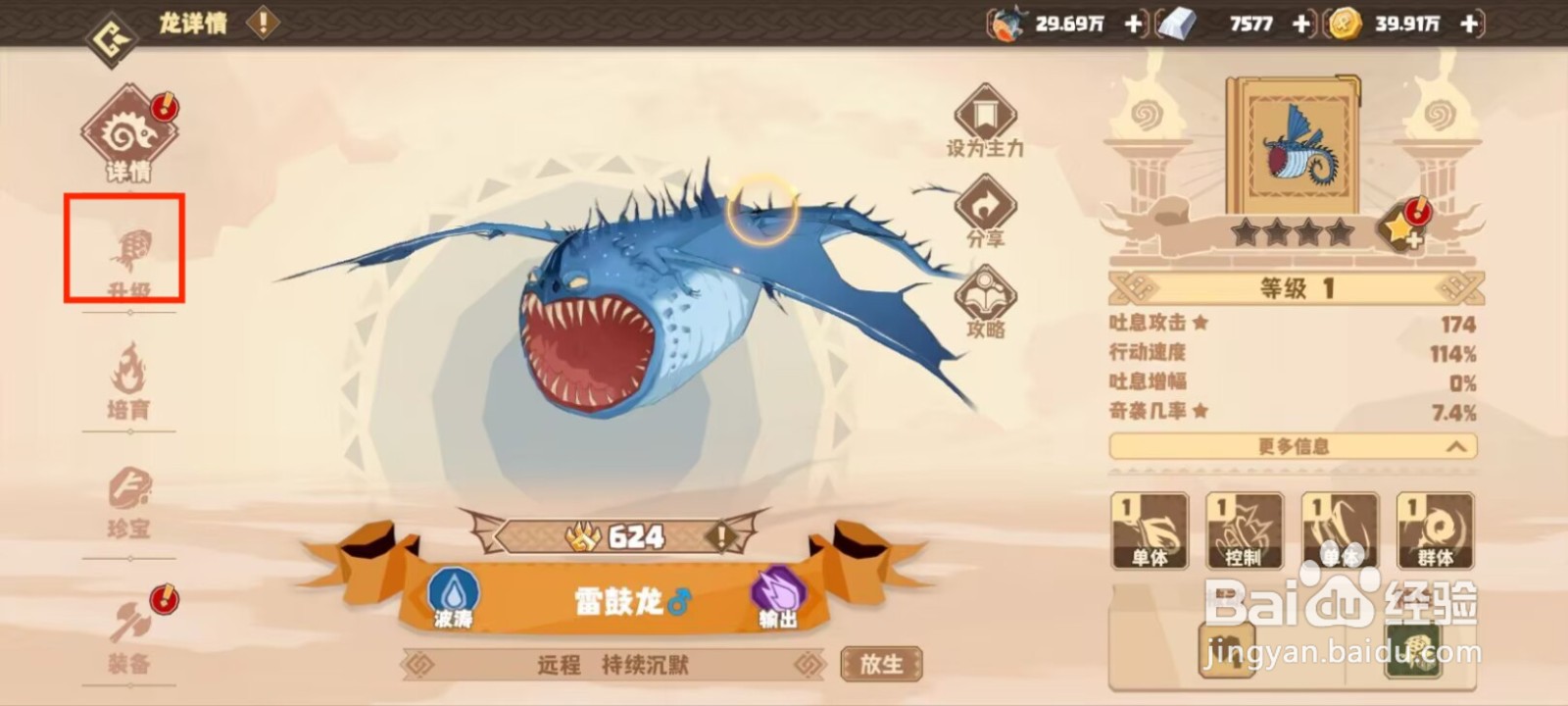Collapse the 更多信息 more info section

(1294, 447)
